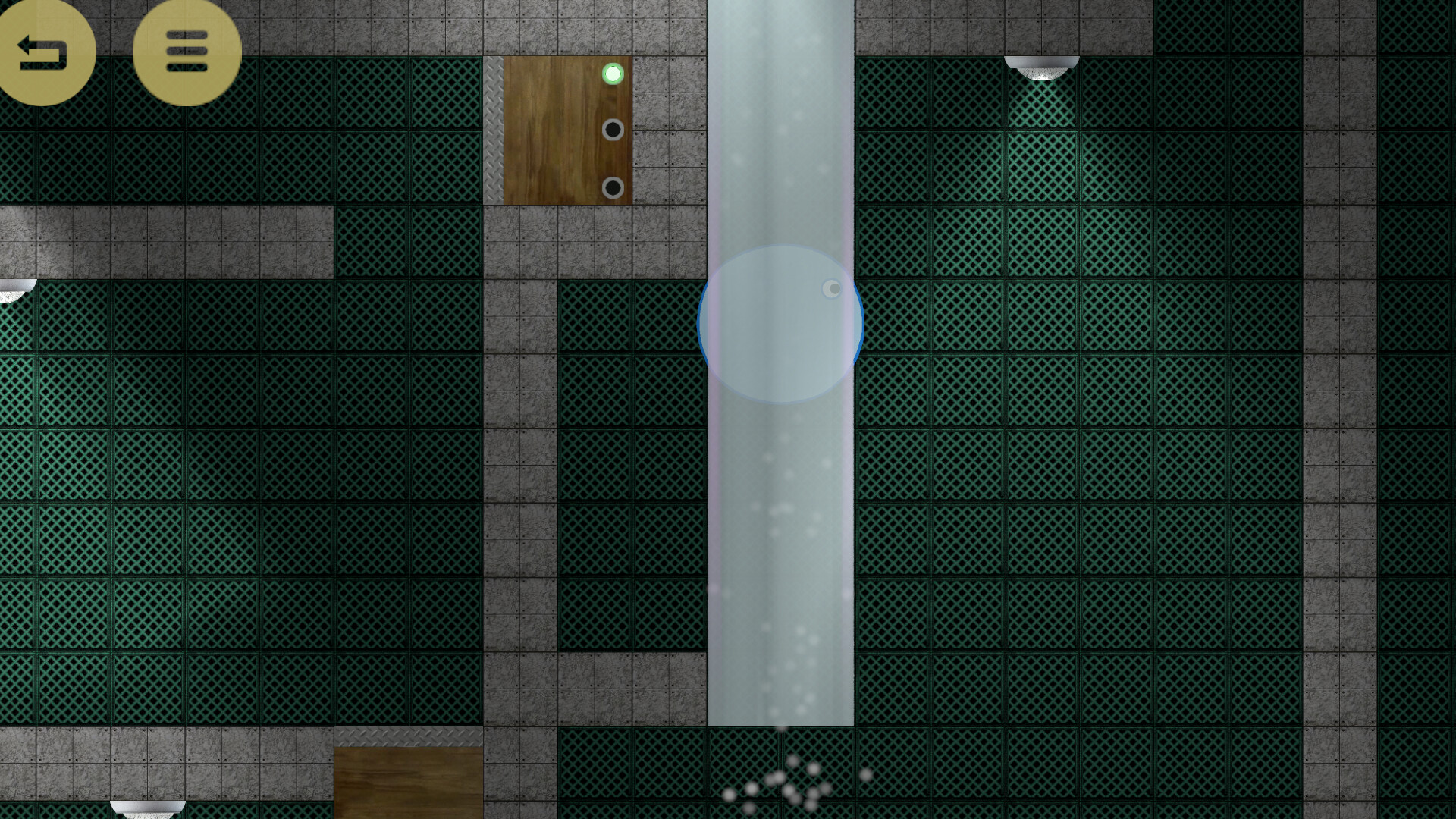Select the floating water bubble character
The height and width of the screenshot is (819, 1456).
(780, 324)
